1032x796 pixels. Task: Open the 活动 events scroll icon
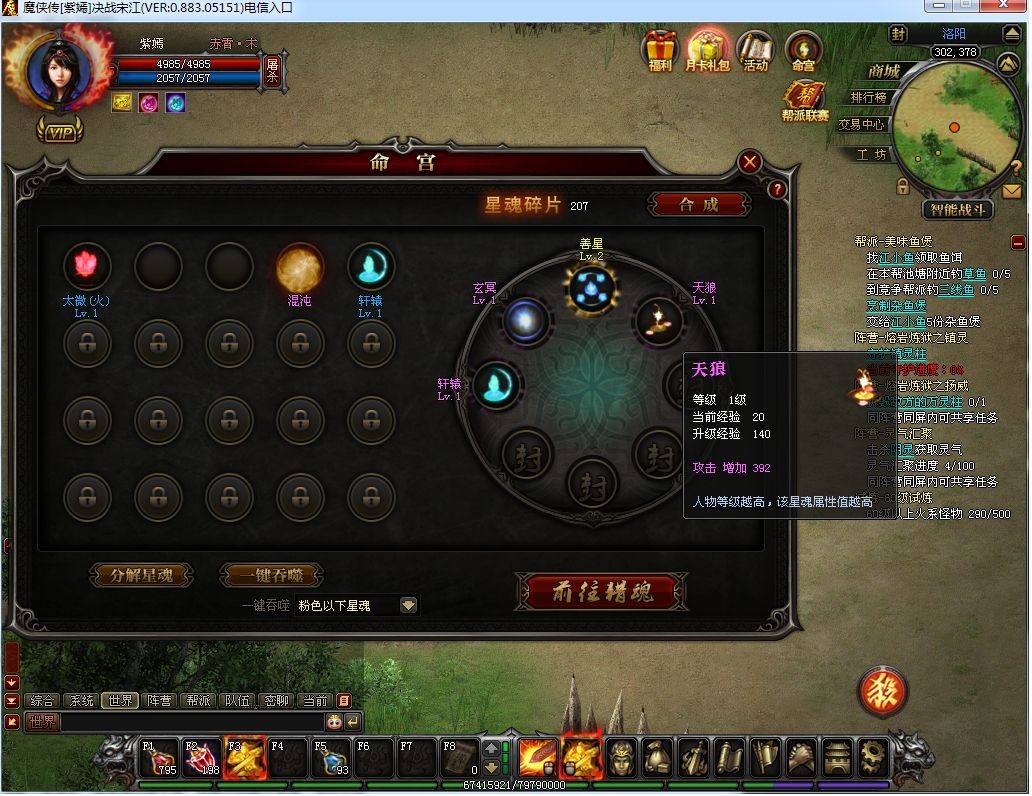point(756,48)
